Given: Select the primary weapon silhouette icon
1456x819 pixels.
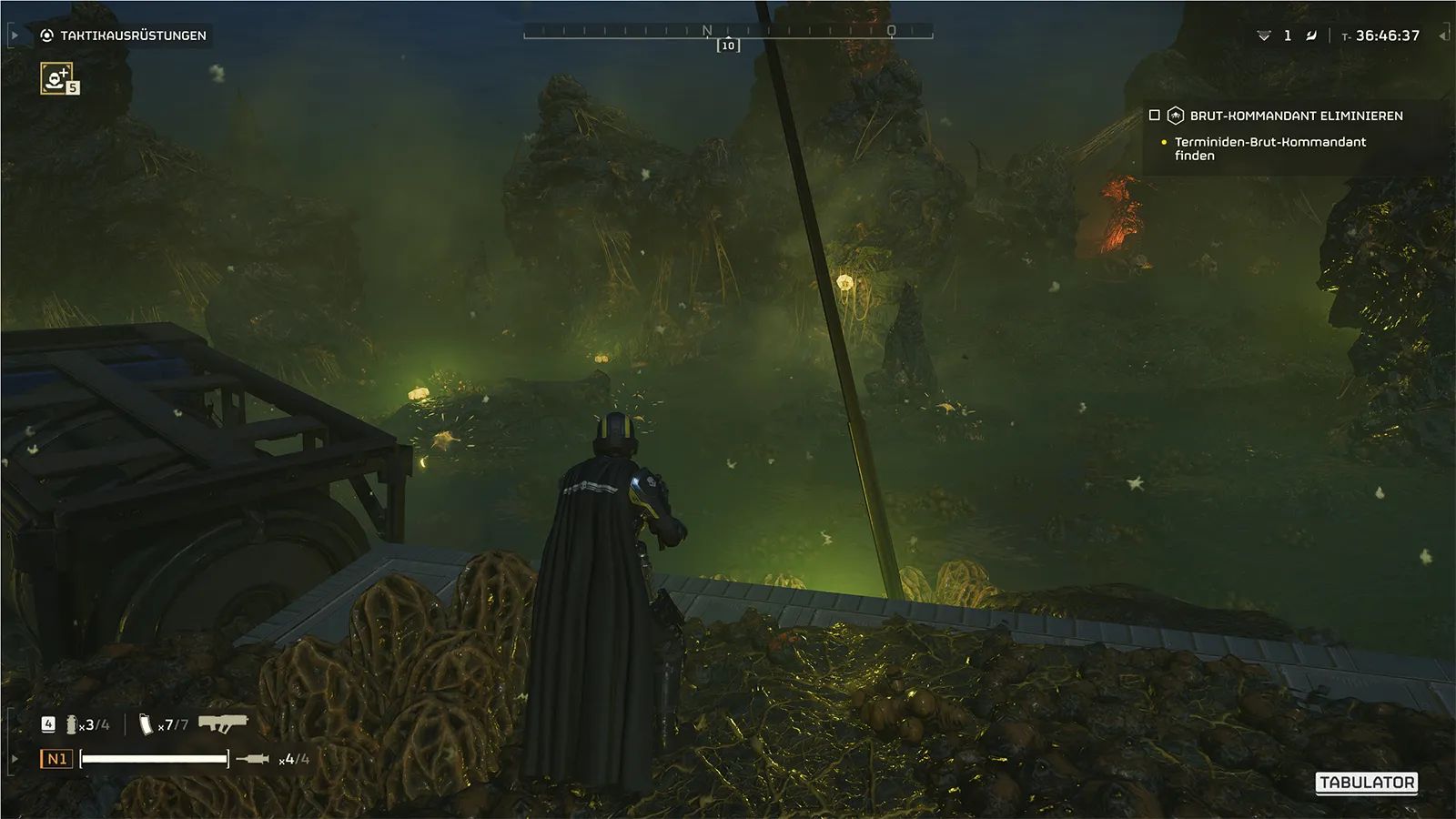Looking at the screenshot, I should pos(222,722).
